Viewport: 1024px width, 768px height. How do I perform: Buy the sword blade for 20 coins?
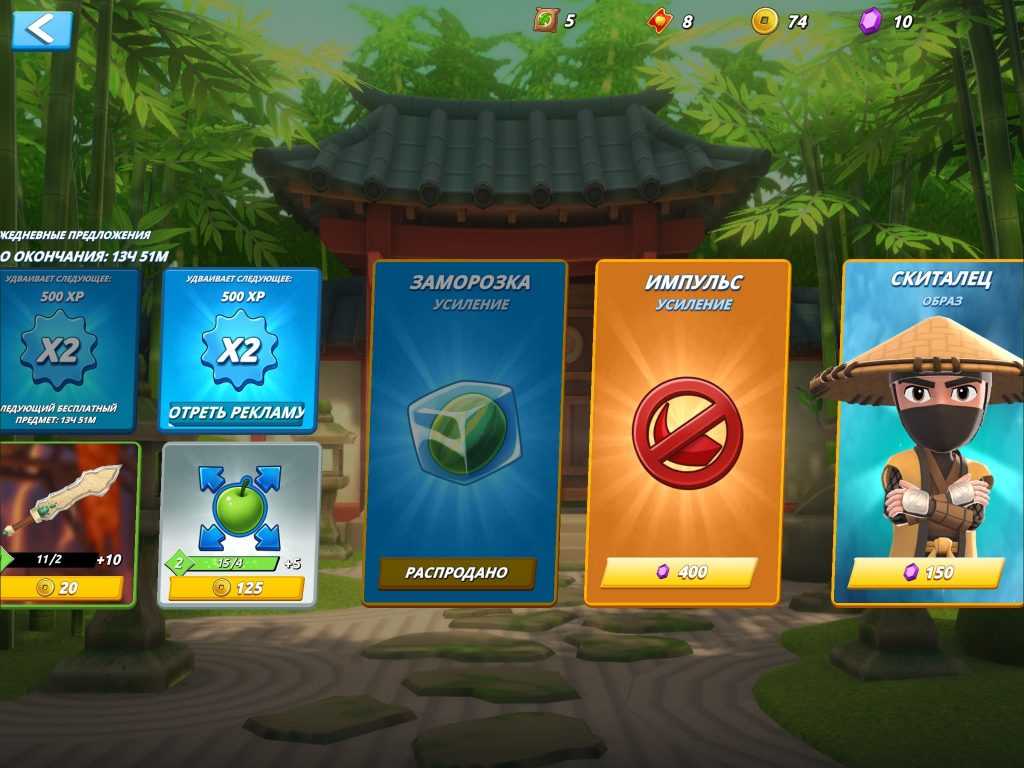[62, 588]
